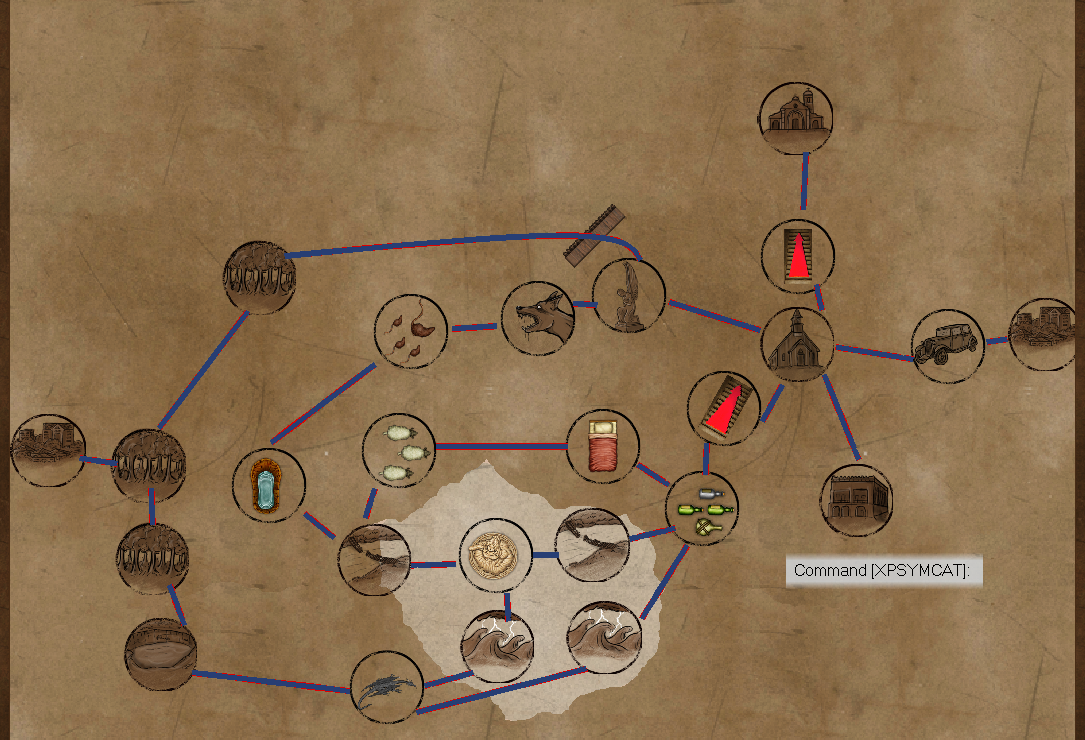Select the white turnips node
This screenshot has width=1085, height=740.
coord(398,449)
